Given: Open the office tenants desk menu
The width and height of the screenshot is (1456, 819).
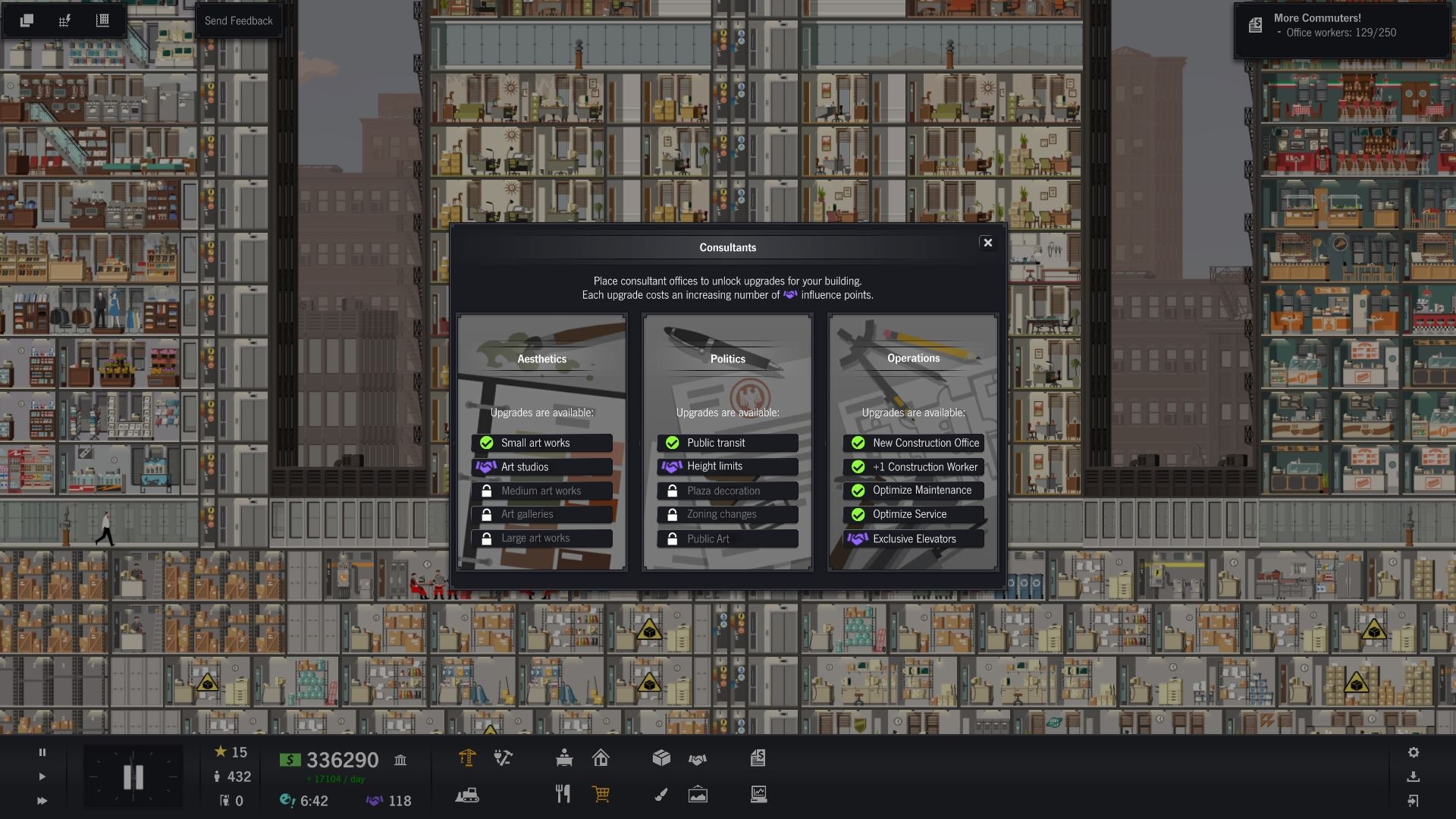Looking at the screenshot, I should click(x=564, y=758).
